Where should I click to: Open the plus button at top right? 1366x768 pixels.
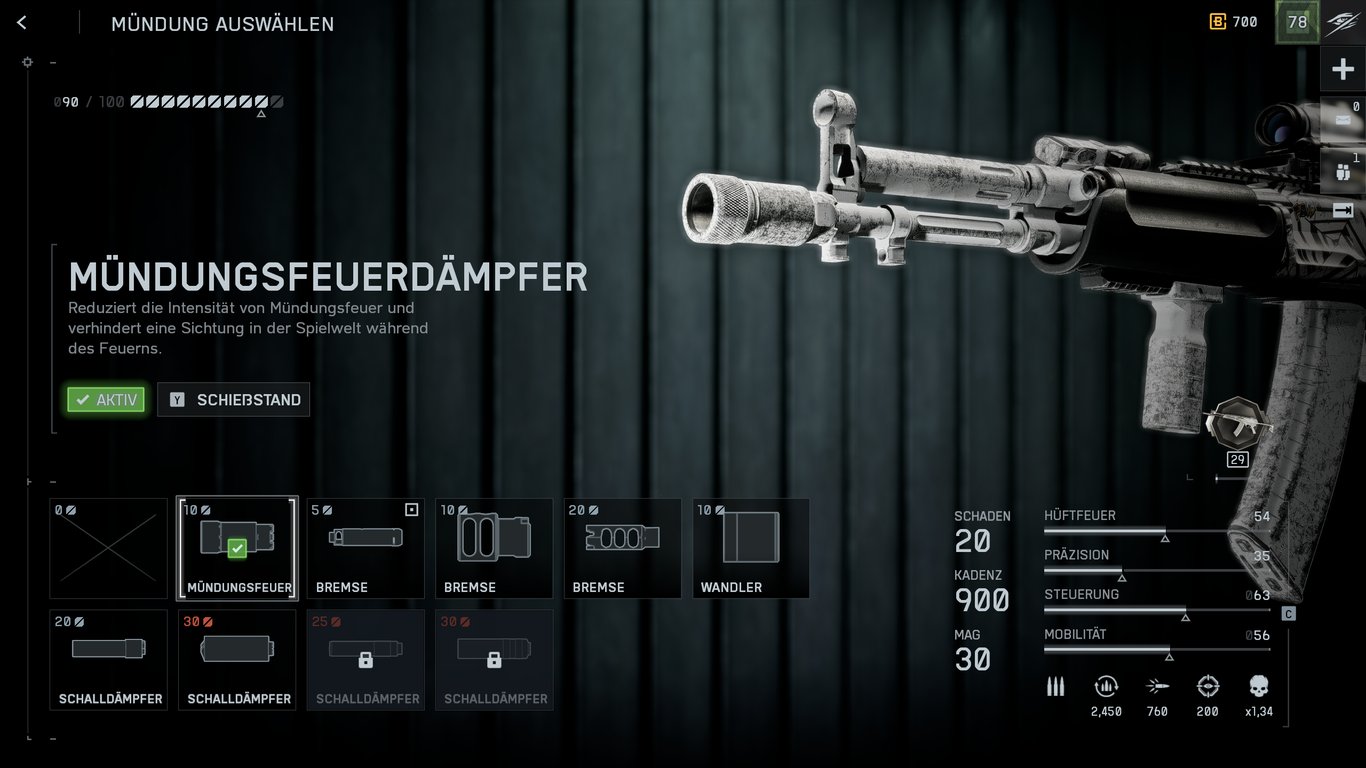tap(1342, 69)
